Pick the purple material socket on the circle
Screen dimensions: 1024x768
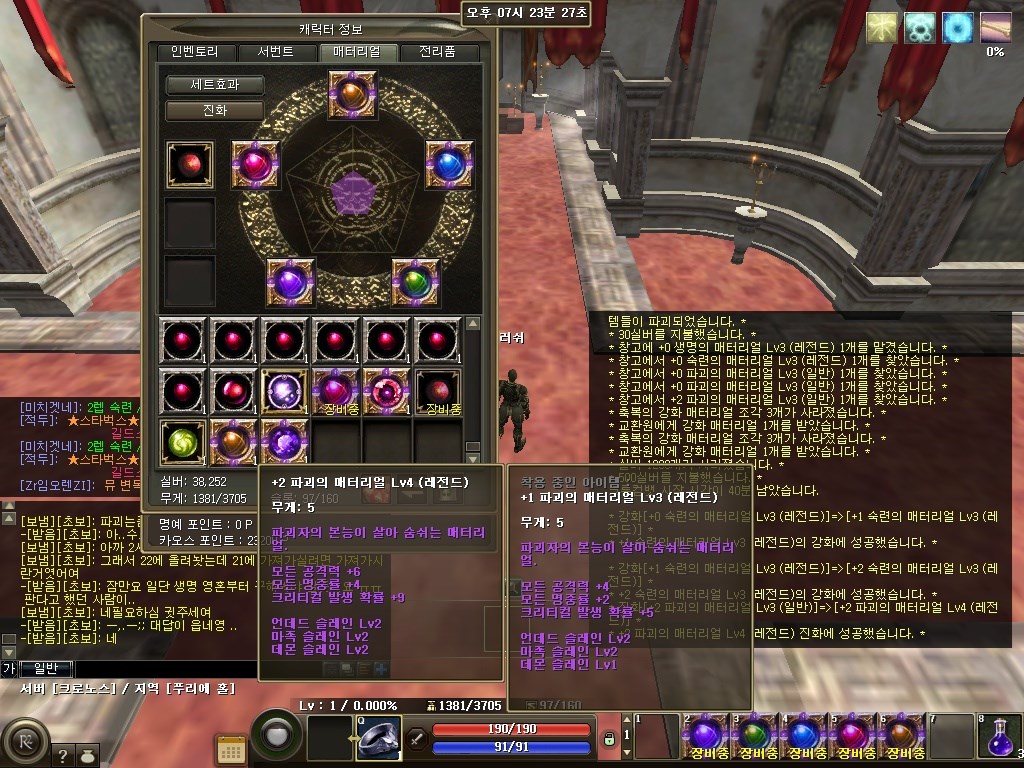(291, 282)
